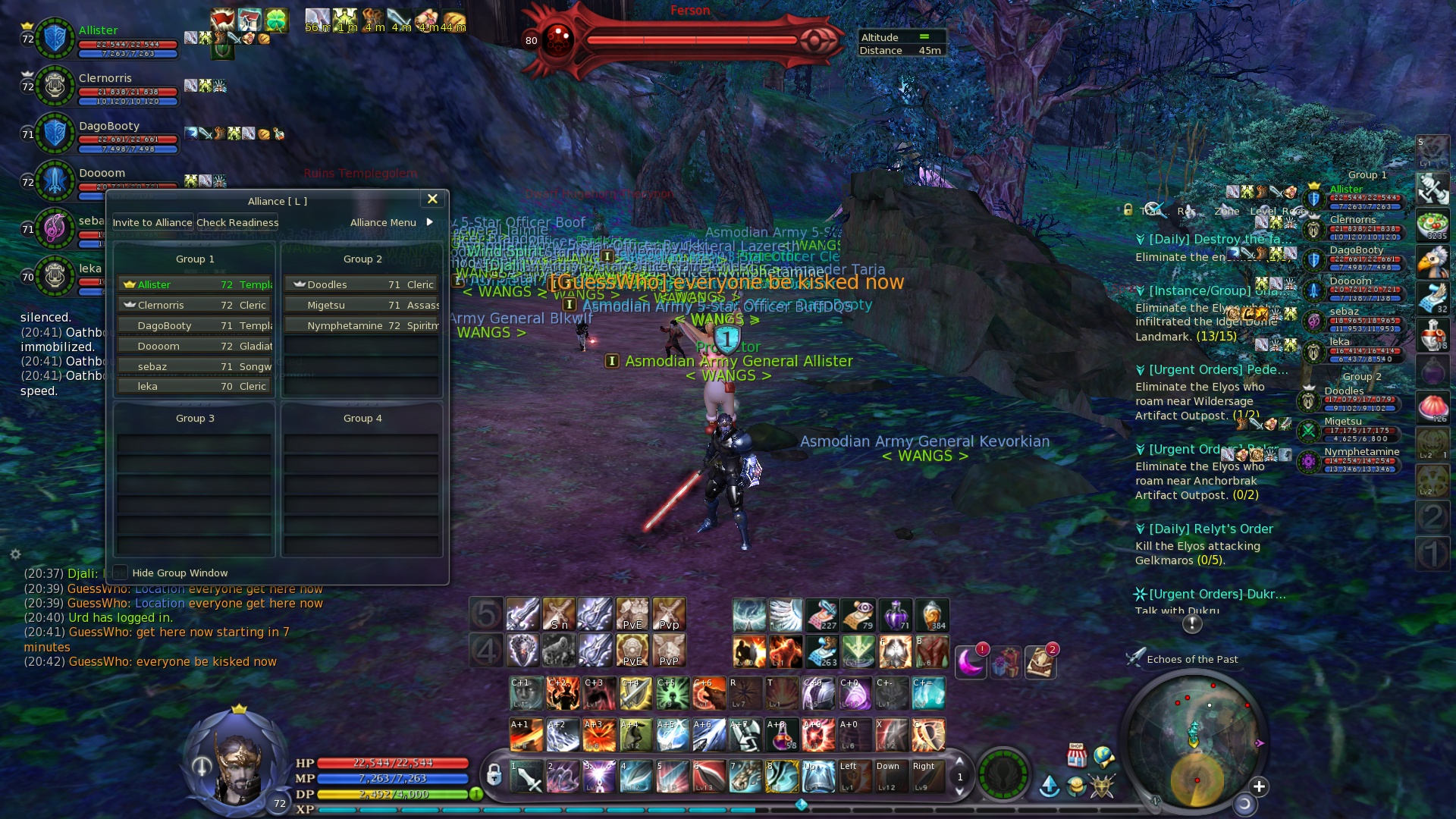Image resolution: width=1456 pixels, height=819 pixels.
Task: Open the chat settings gear icon
Action: tap(15, 554)
